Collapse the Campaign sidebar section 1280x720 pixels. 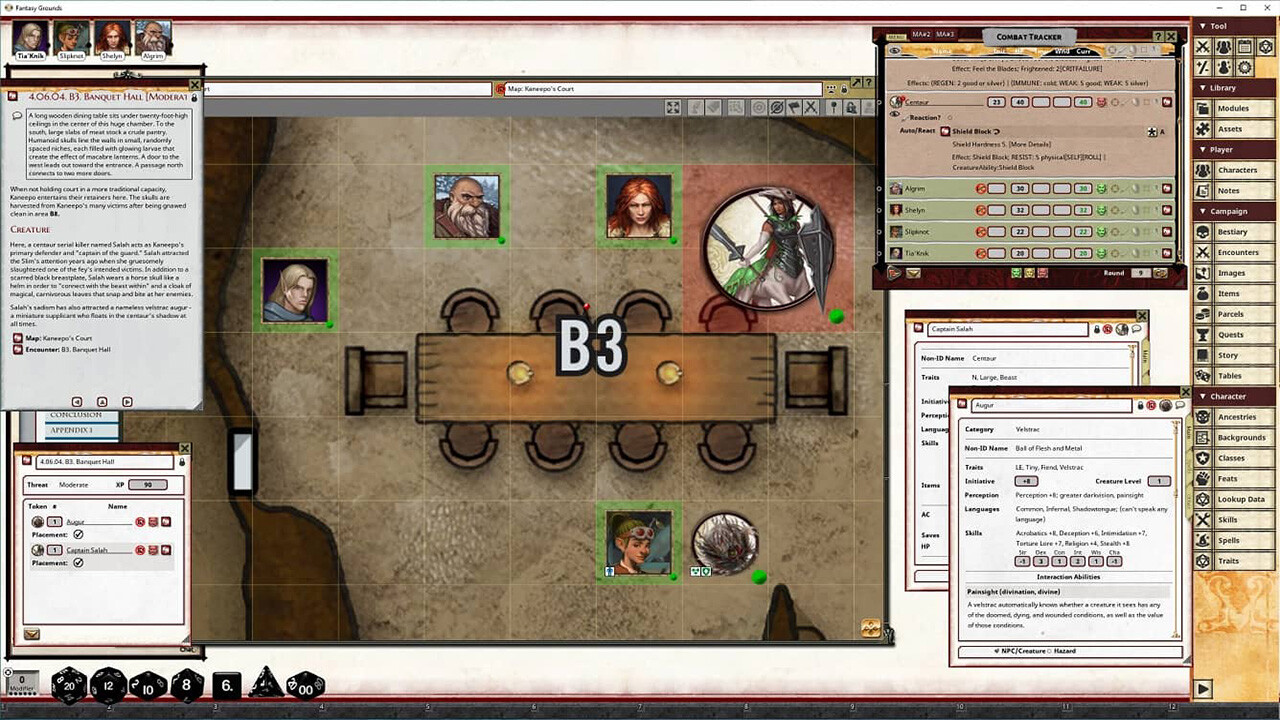[1202, 211]
